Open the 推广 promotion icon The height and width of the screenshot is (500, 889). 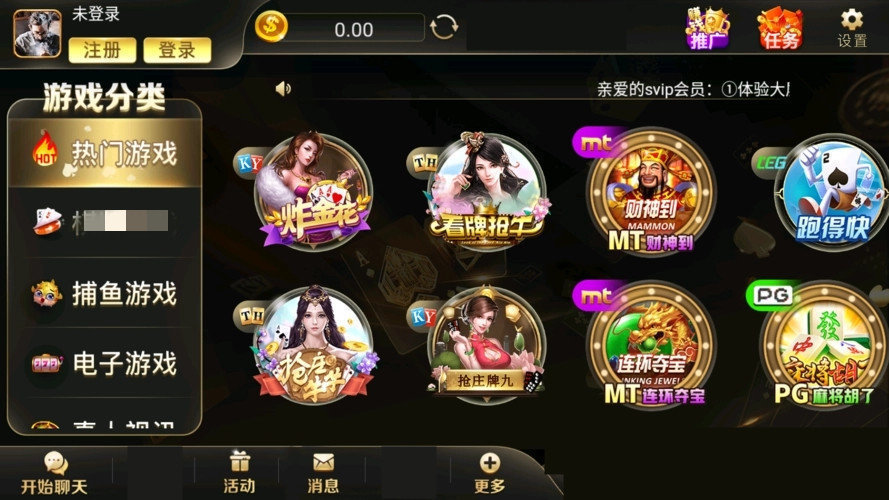click(707, 29)
